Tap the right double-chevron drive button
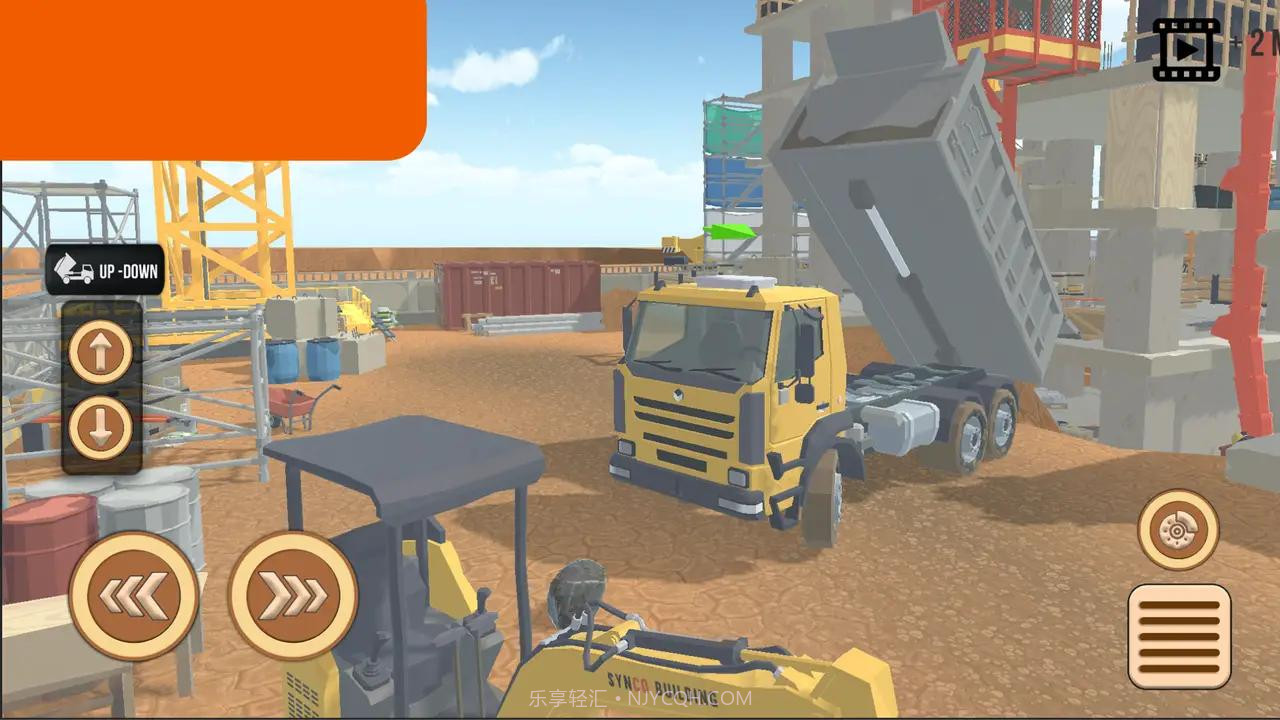The width and height of the screenshot is (1280, 720). [293, 596]
